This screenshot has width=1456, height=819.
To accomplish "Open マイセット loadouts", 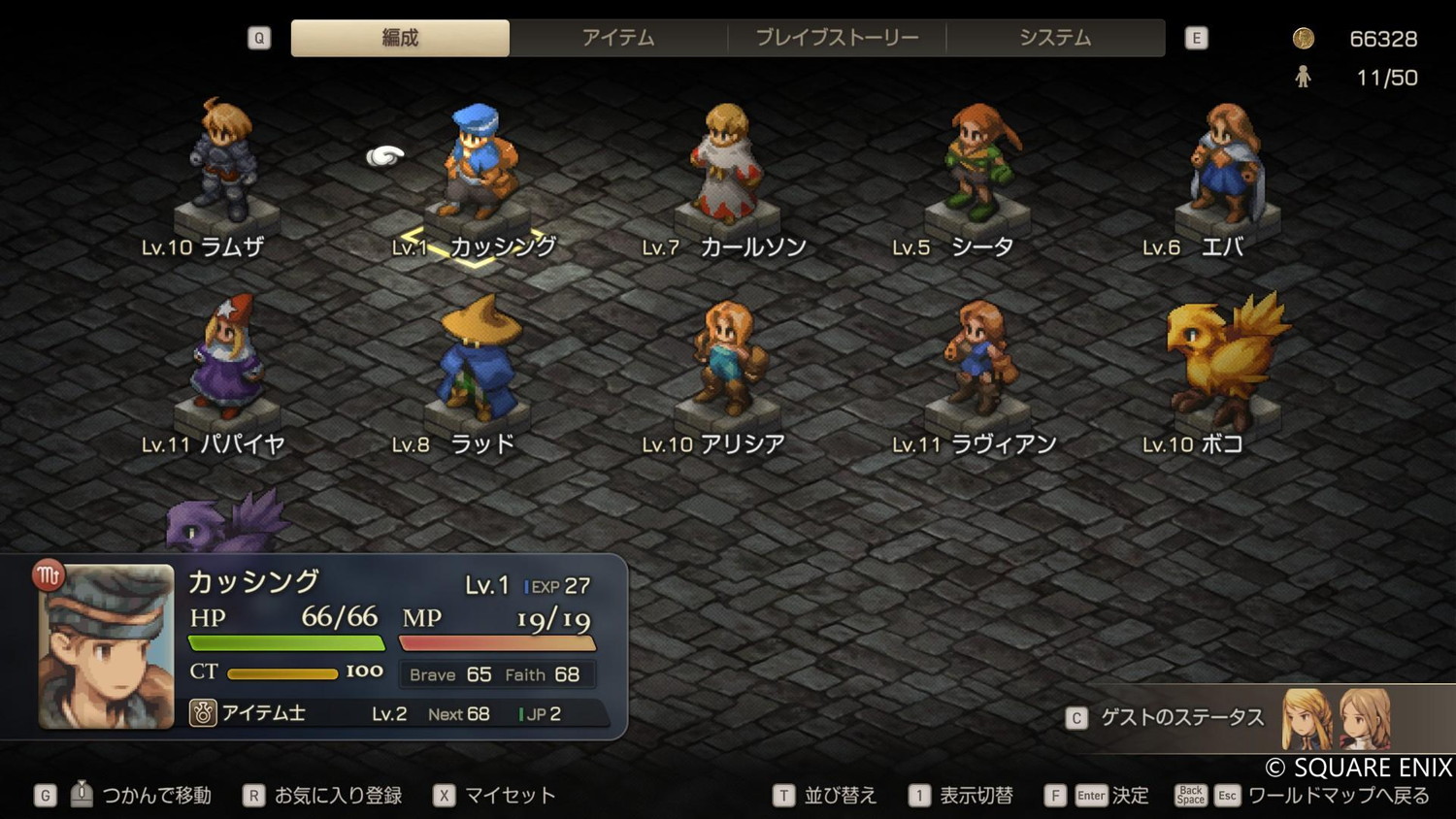I will (x=509, y=796).
